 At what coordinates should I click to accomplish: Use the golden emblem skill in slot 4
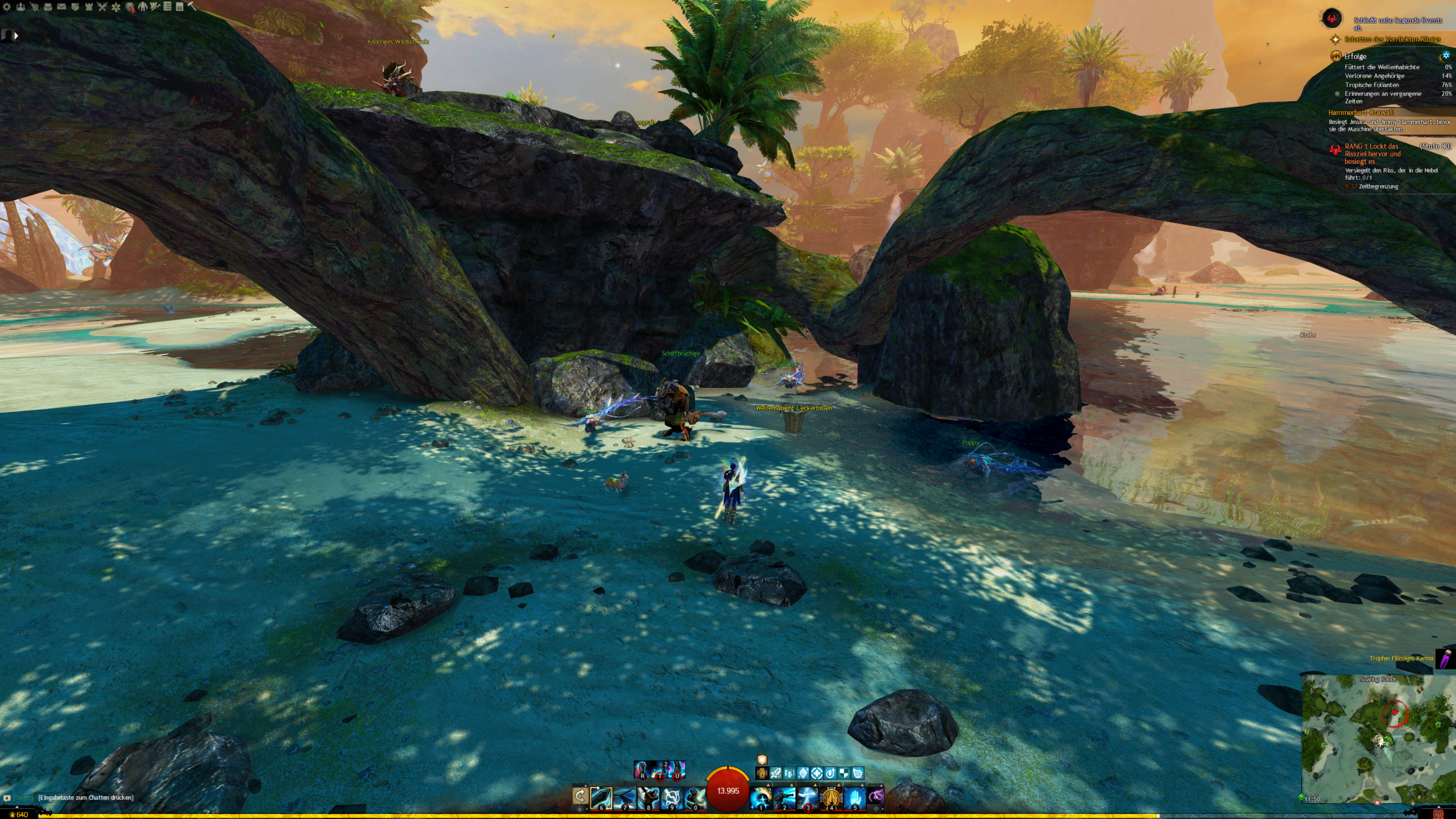831,798
